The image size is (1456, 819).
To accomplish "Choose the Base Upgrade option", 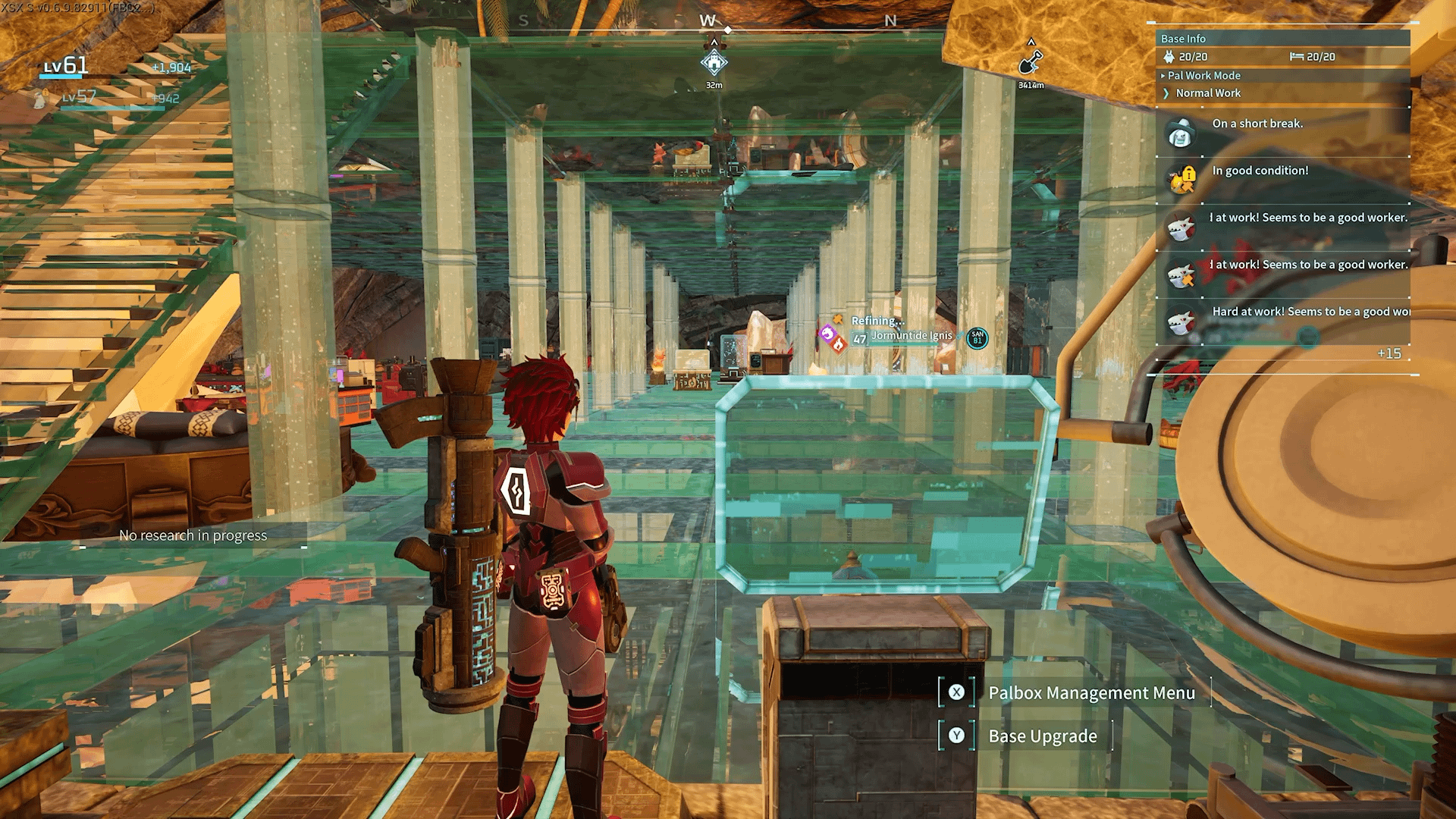I will pos(1042,736).
